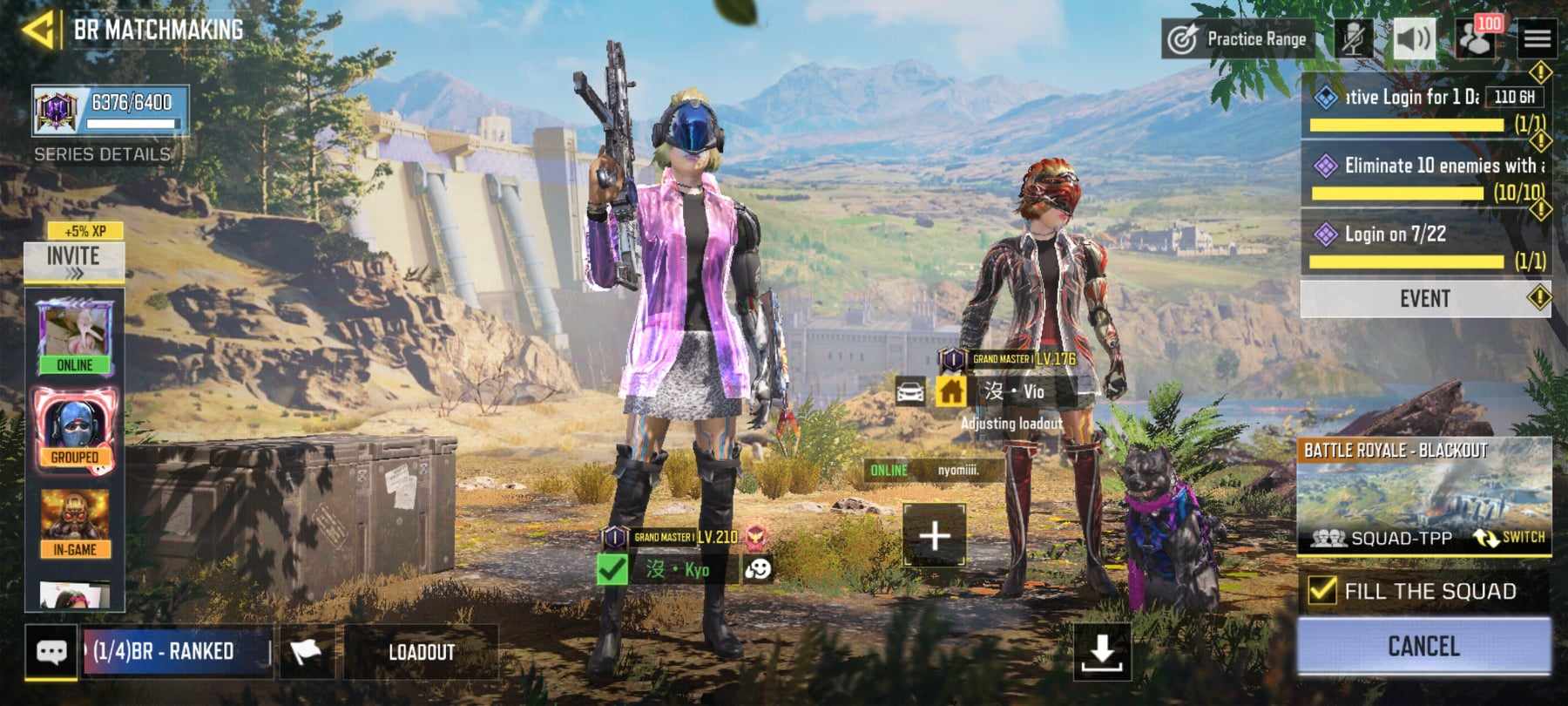Switch the Battle Royale Blackout map mode

1510,538
